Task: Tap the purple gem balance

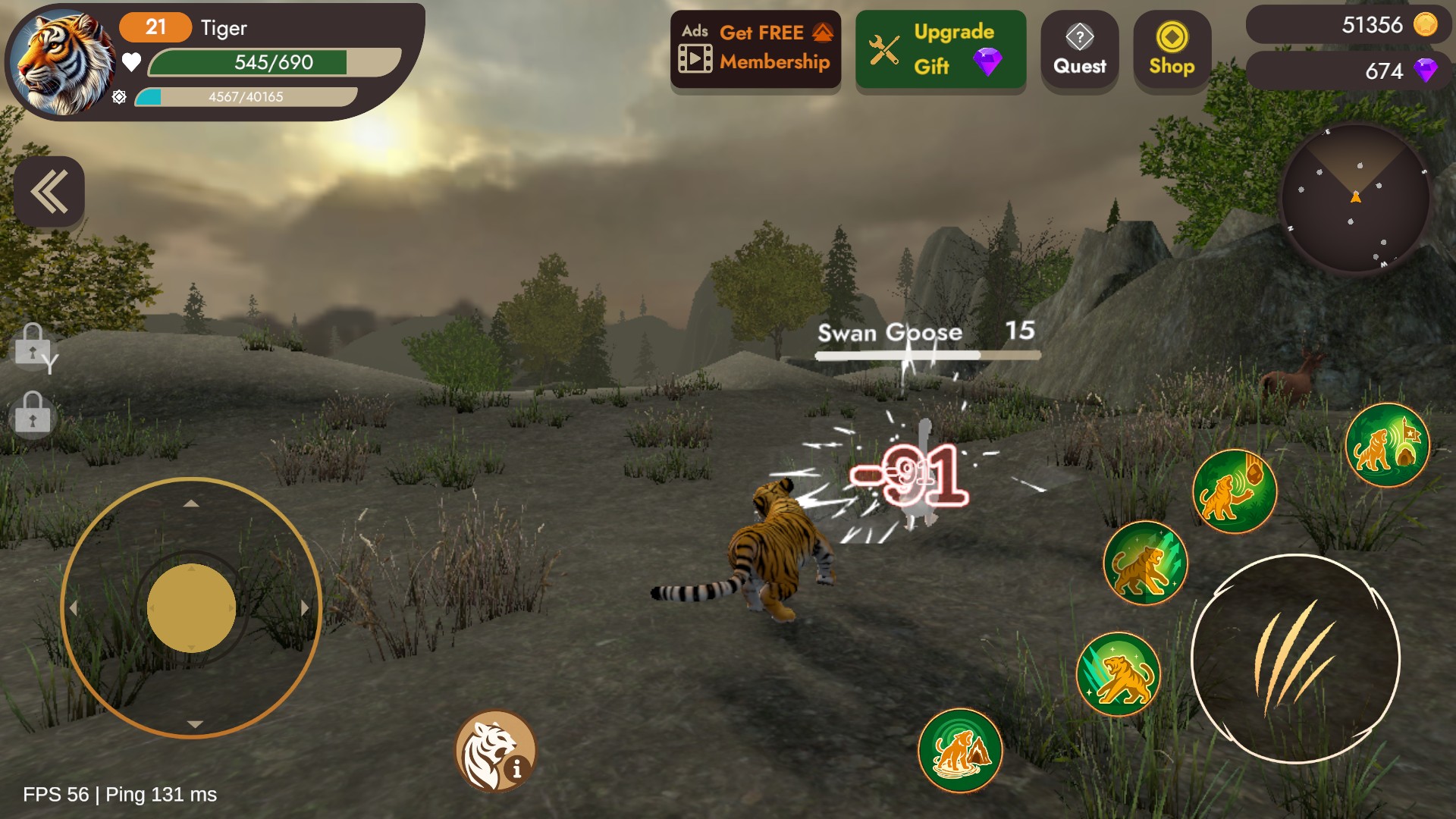Action: (1350, 71)
